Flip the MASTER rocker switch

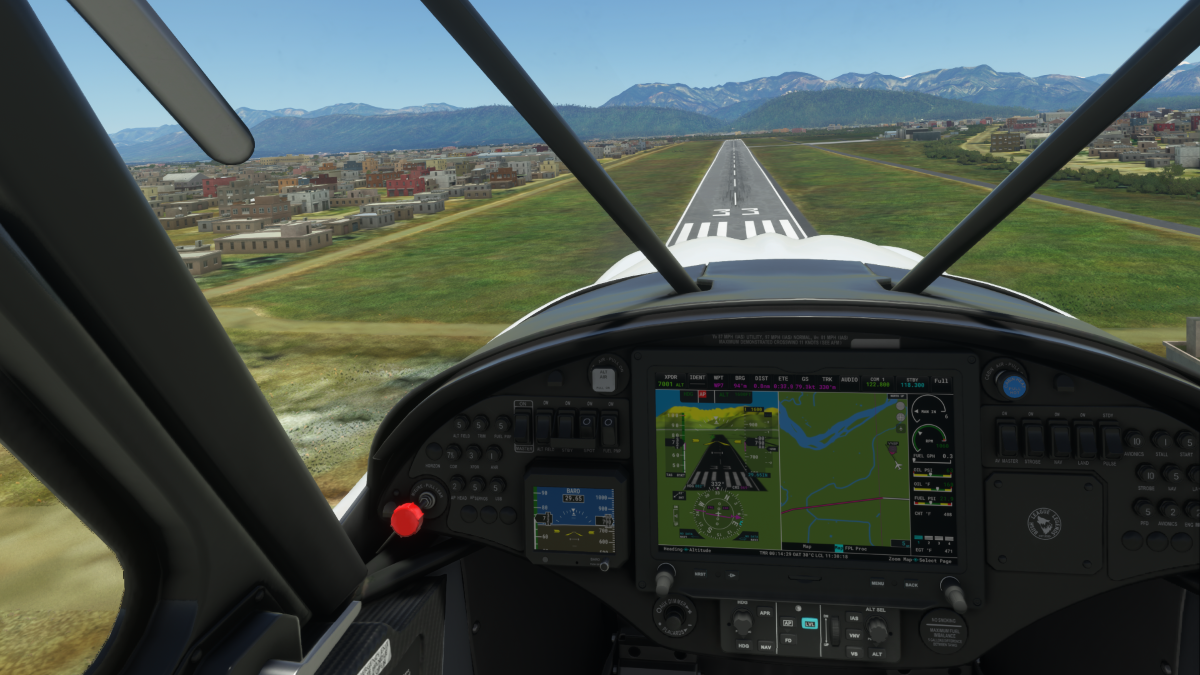(522, 428)
